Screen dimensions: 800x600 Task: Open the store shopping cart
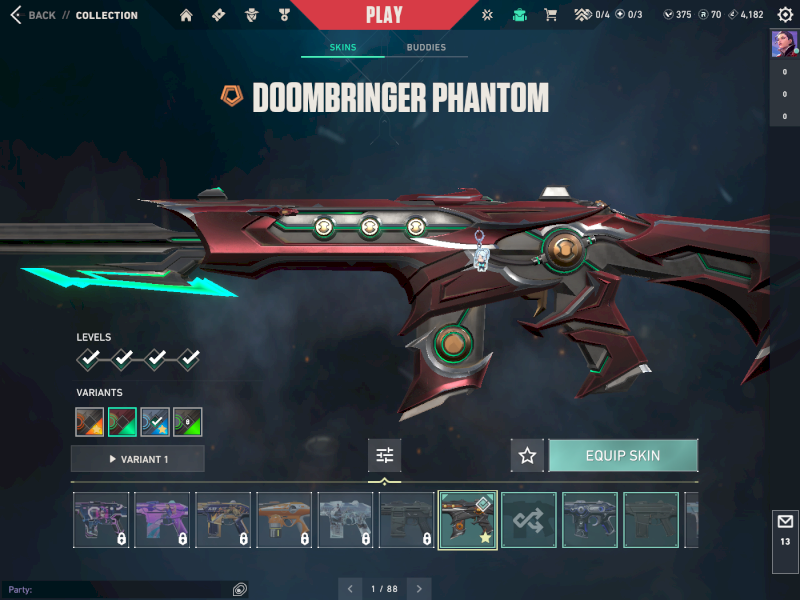click(550, 15)
